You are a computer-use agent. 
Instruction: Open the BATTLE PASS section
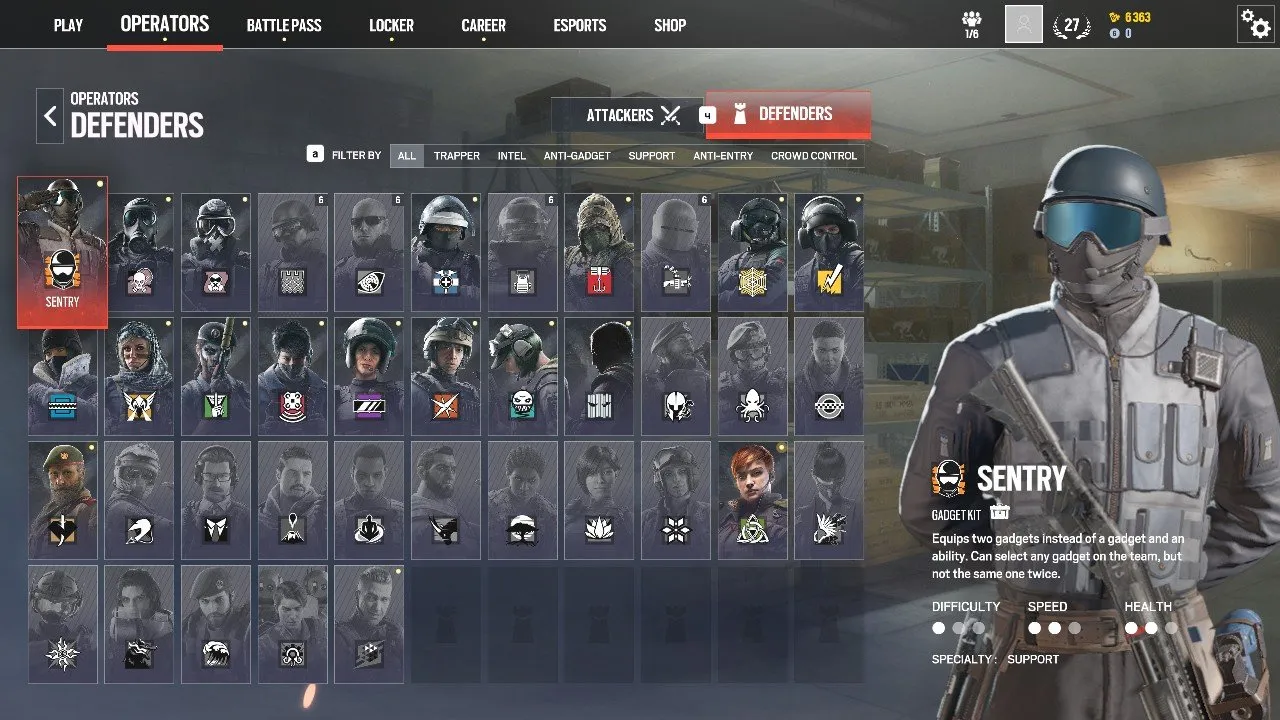(284, 25)
